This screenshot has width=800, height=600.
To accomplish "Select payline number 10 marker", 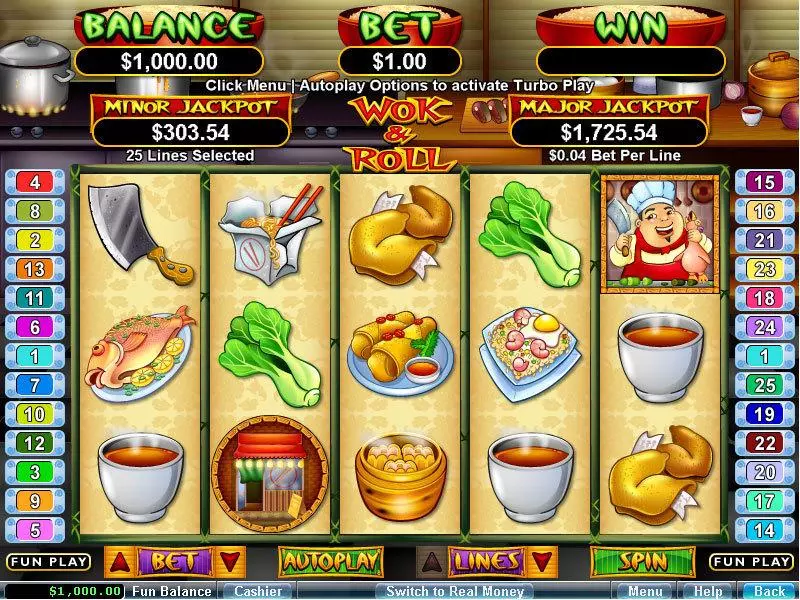I will [35, 414].
